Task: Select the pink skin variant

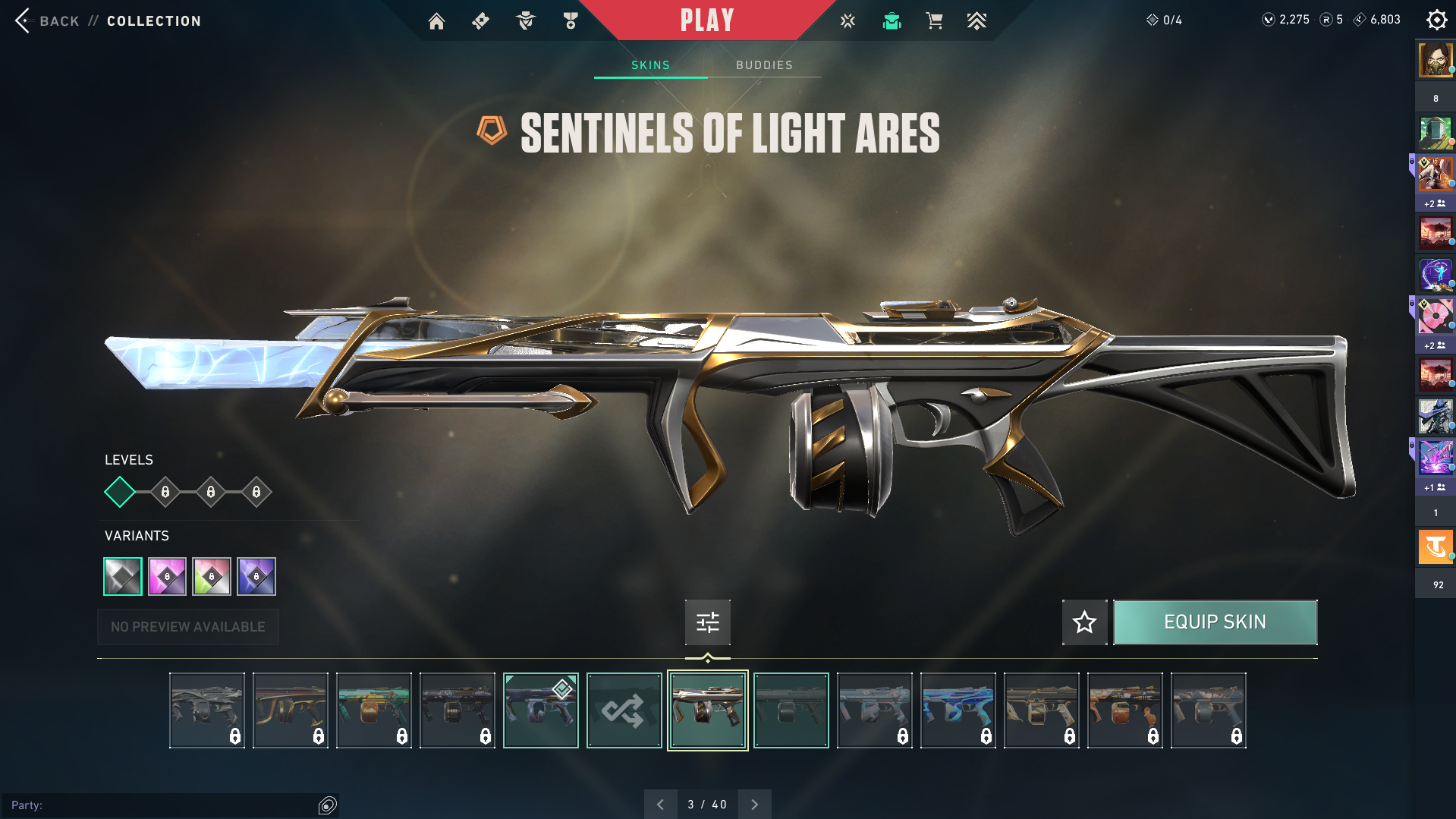Action: tap(167, 577)
